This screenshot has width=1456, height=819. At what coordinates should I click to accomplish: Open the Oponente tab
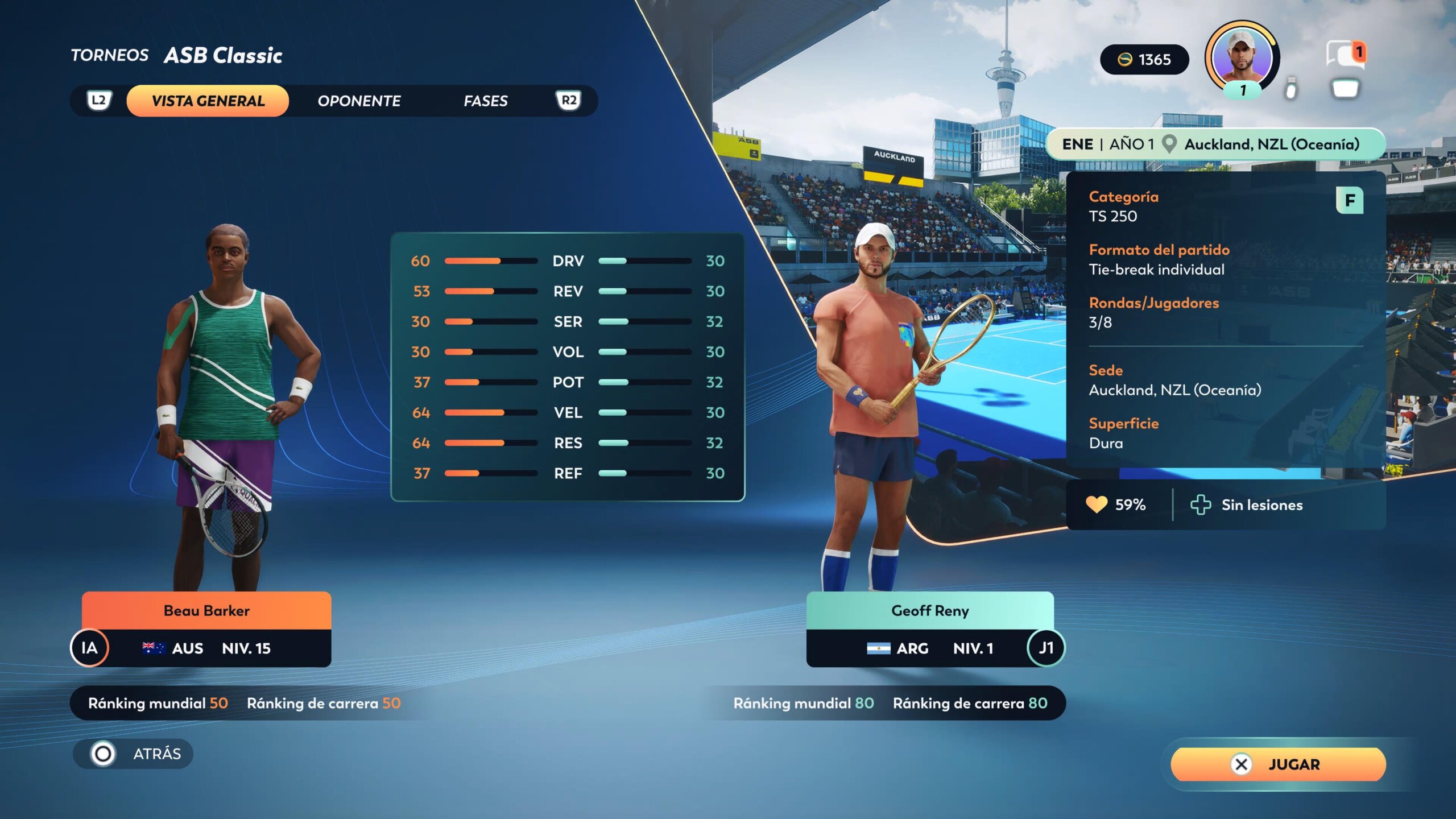coord(359,101)
